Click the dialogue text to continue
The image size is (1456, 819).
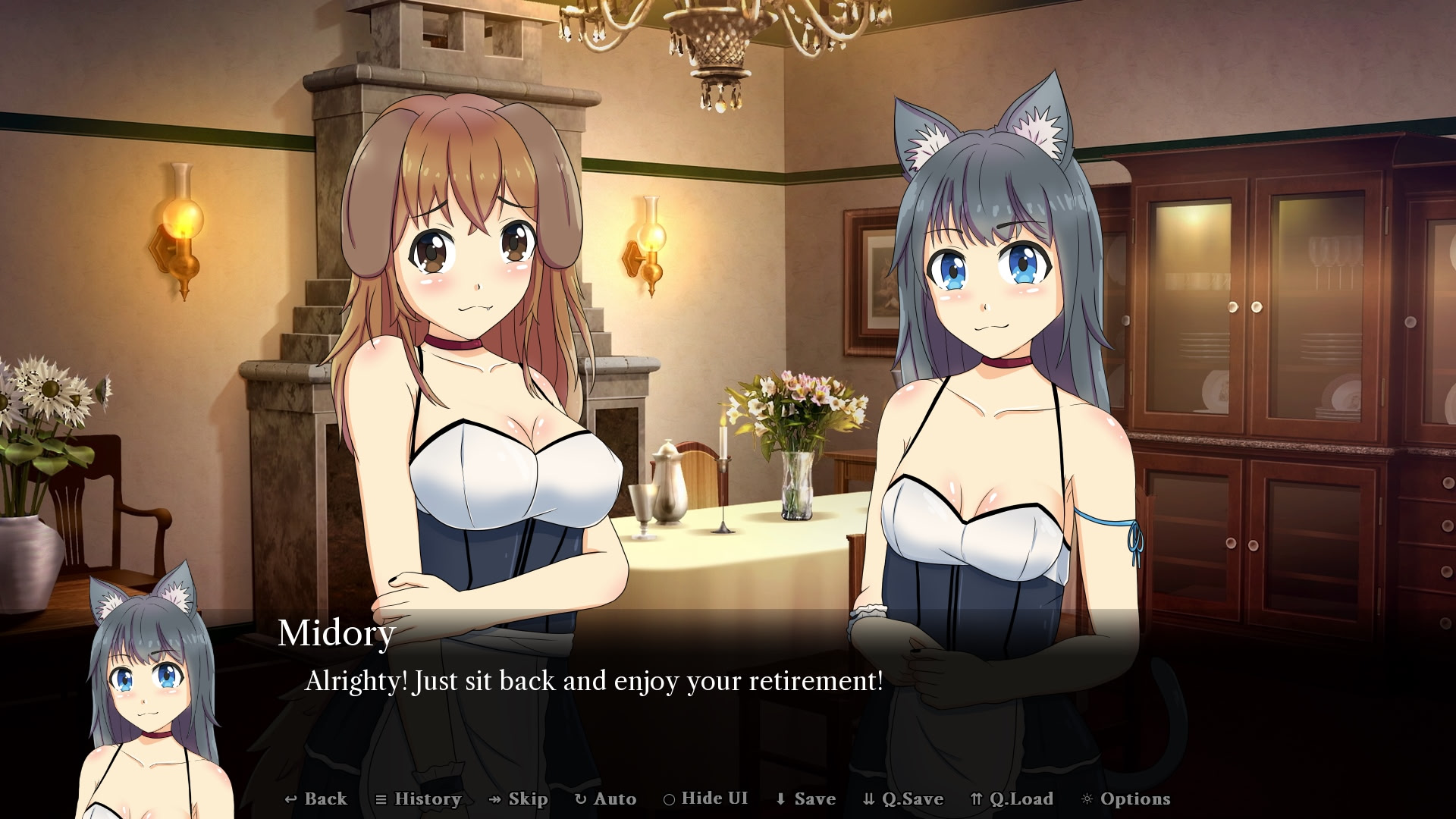pyautogui.click(x=594, y=681)
